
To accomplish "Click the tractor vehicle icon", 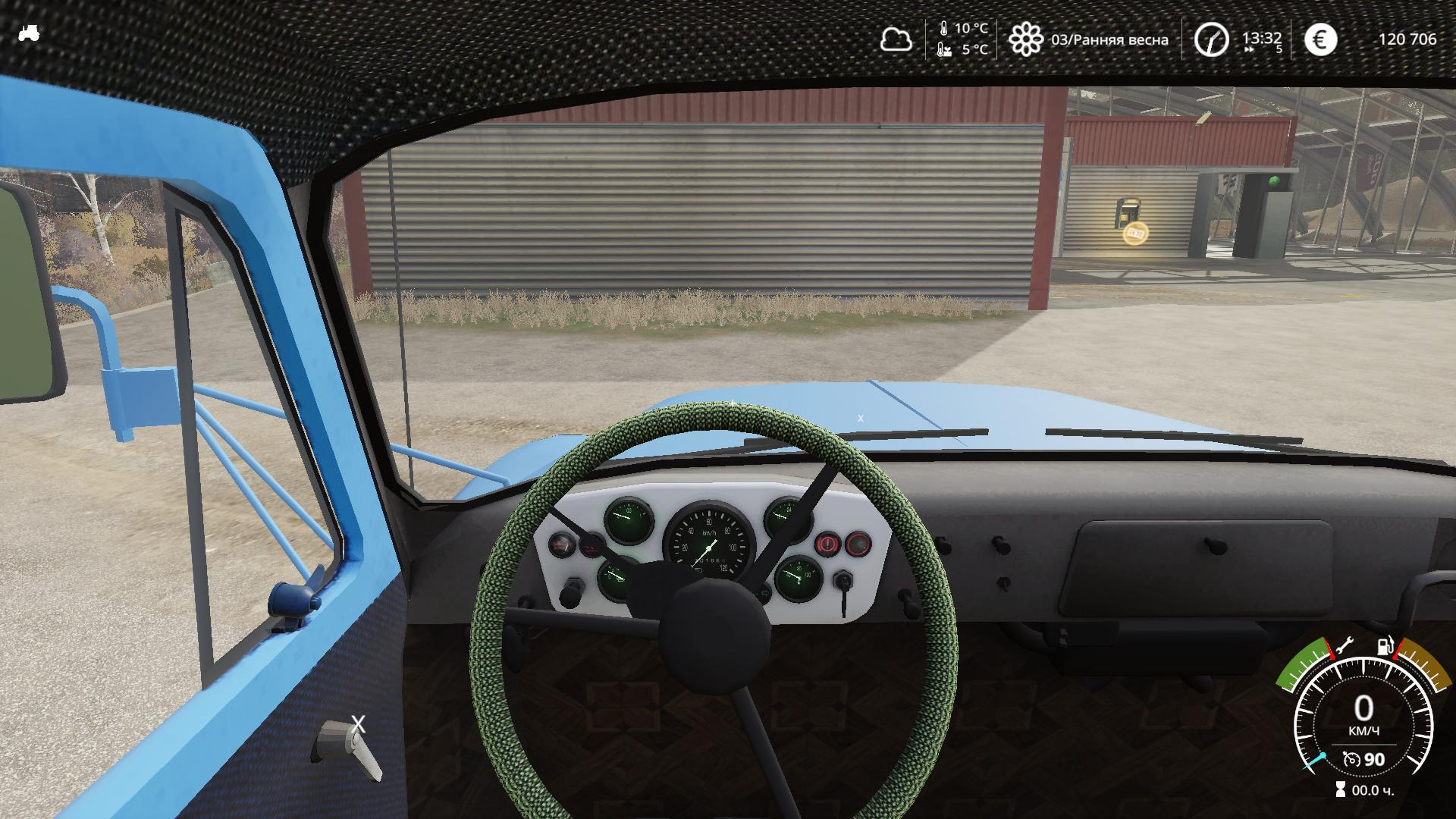I will coord(29,33).
